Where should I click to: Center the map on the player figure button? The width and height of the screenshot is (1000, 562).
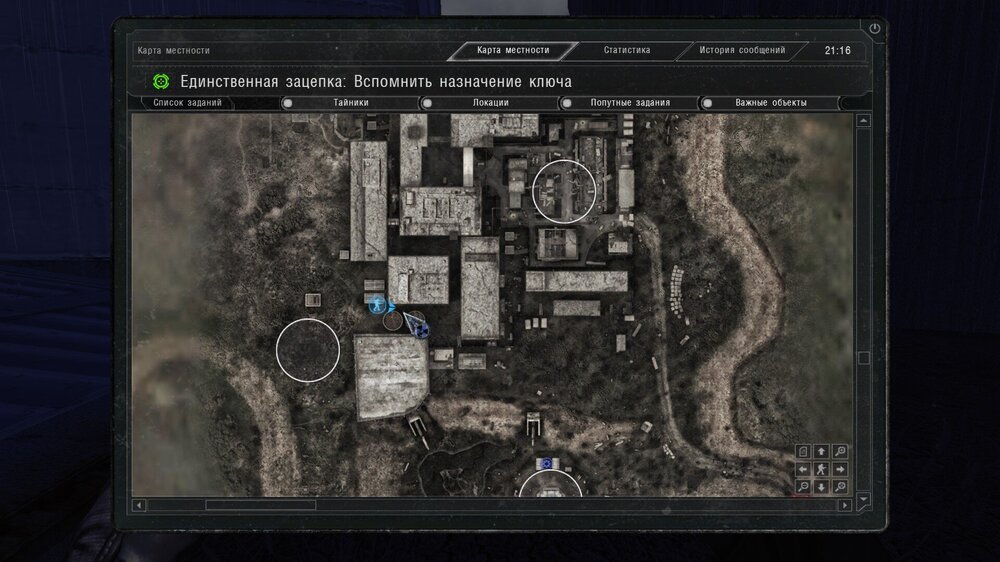(821, 469)
